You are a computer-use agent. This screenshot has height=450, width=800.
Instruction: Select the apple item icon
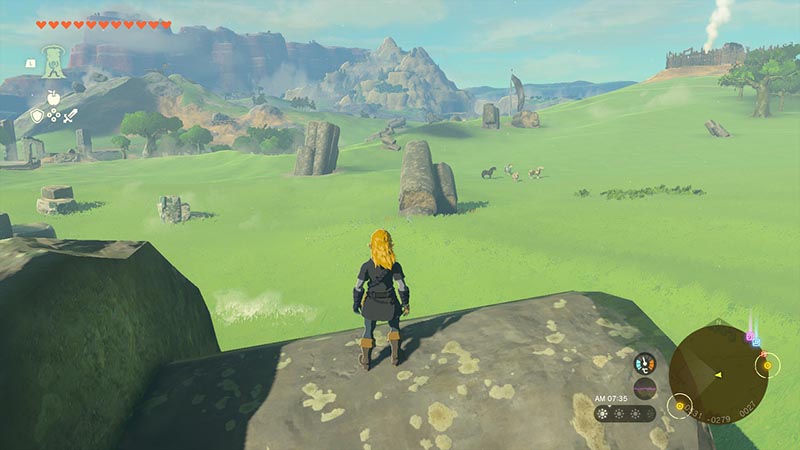point(54,98)
